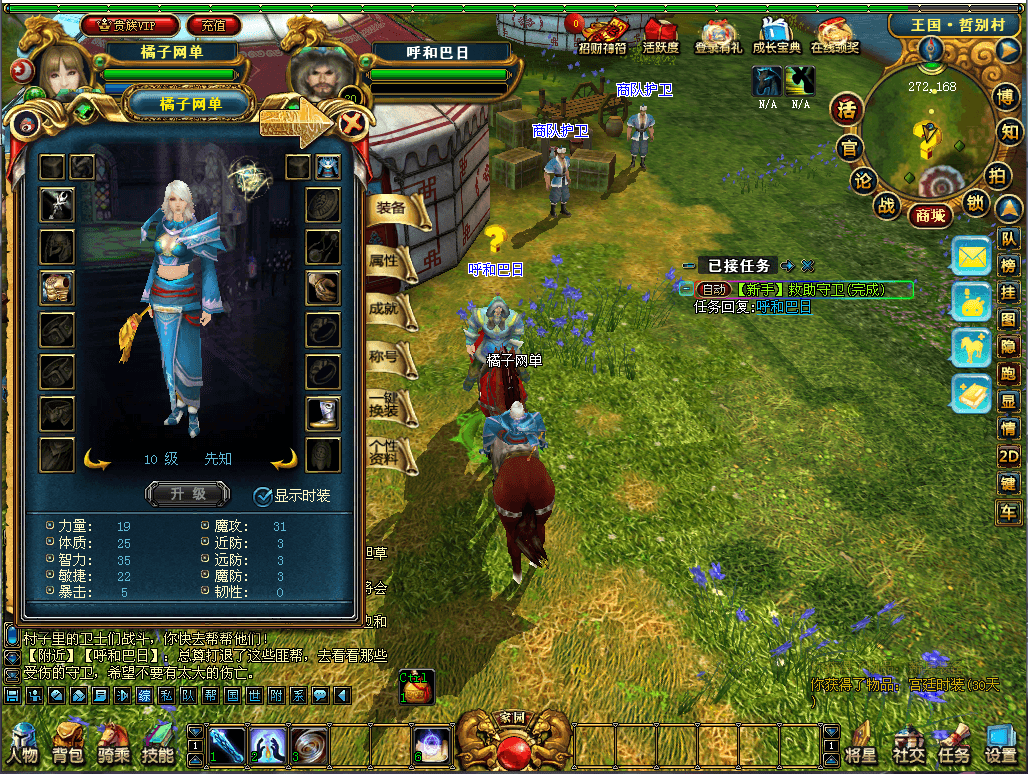This screenshot has height=774, width=1028.
Task: Activate the ice sword skill in slot 1
Action: click(x=226, y=744)
